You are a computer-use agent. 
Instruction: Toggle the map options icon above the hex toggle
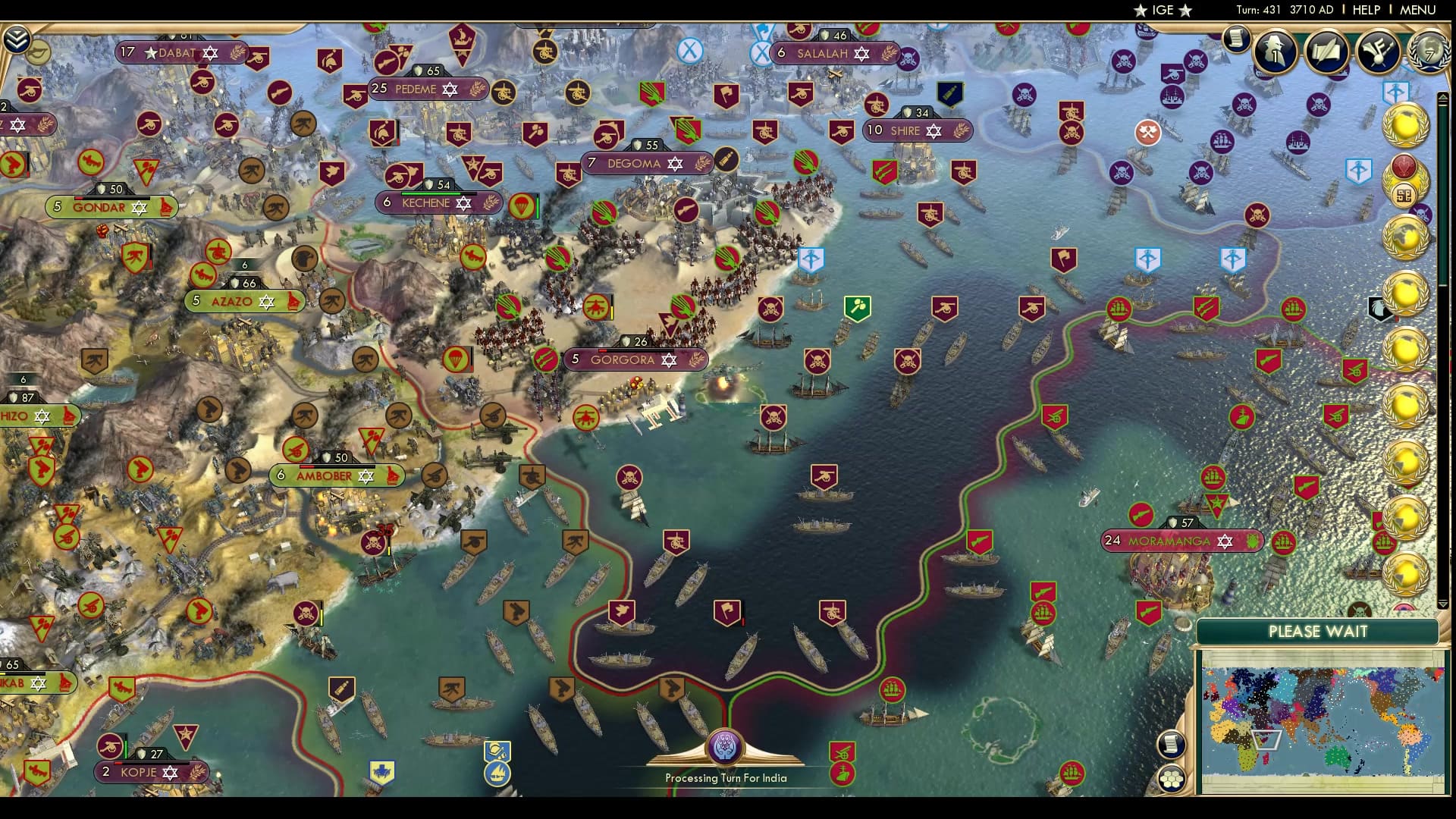pos(1172,745)
